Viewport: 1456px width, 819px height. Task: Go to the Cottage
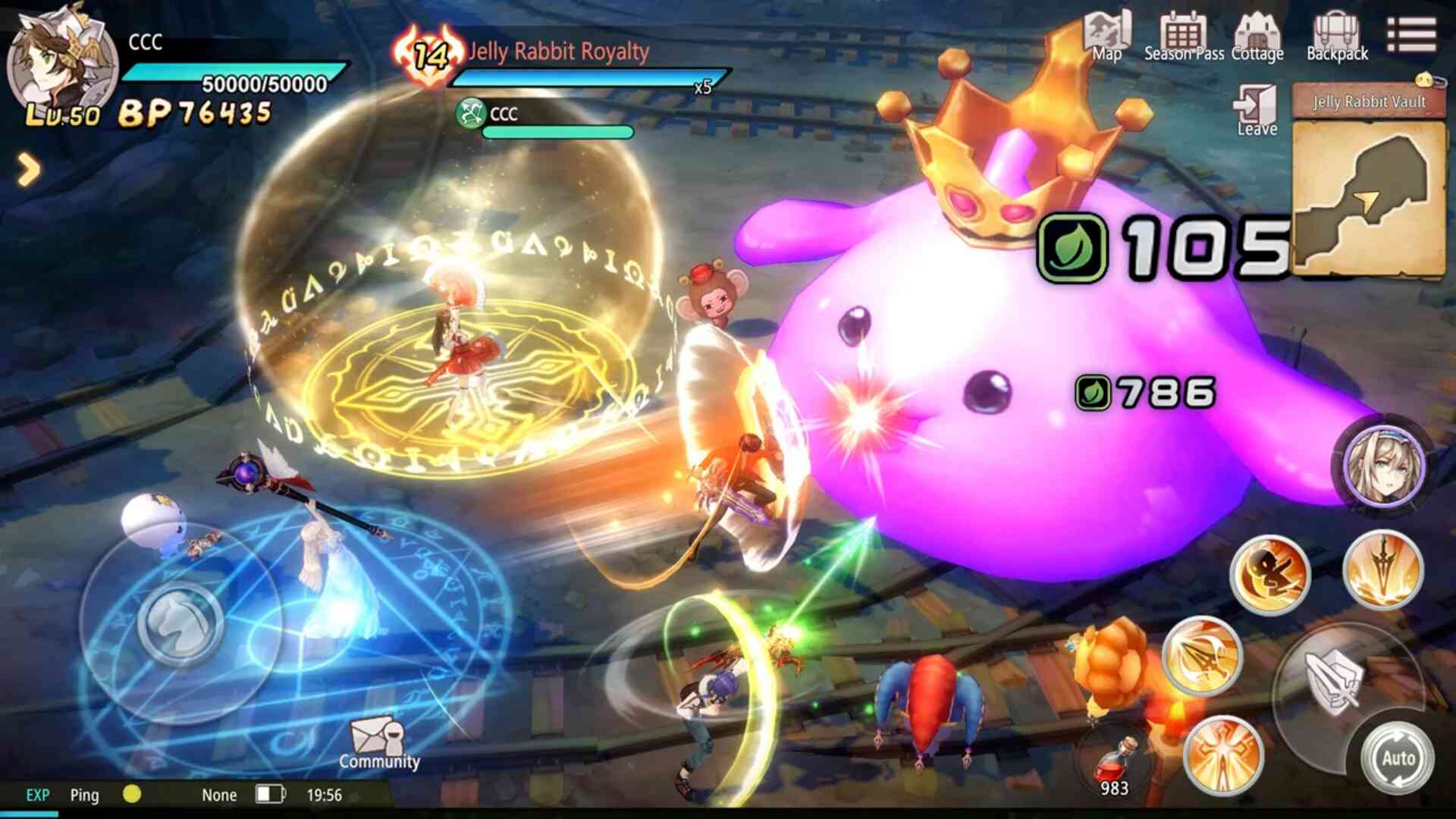click(1257, 36)
